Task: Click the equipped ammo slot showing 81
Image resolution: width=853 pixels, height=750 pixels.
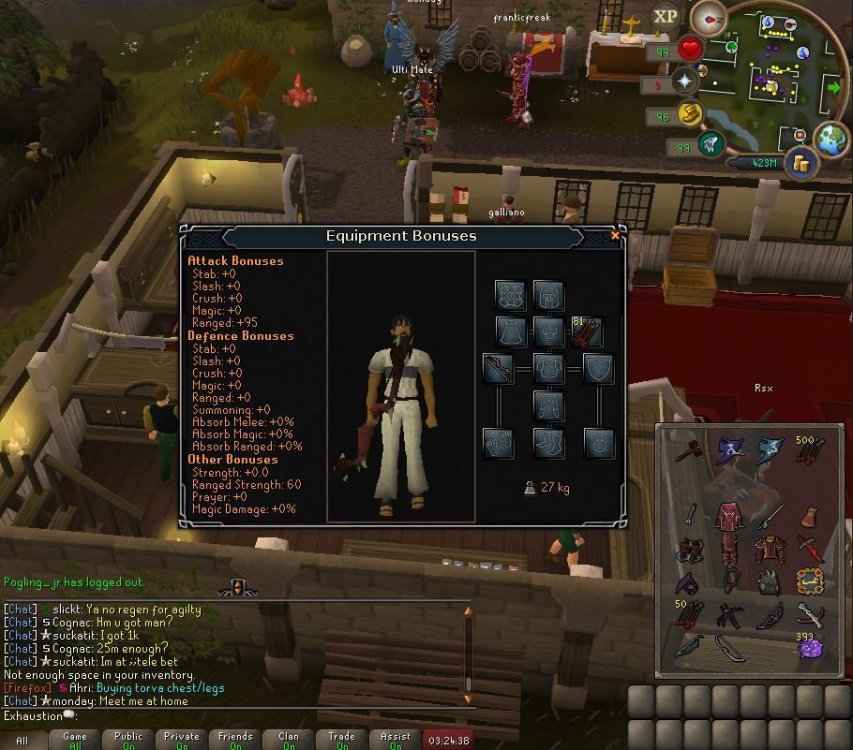Action: pos(586,330)
